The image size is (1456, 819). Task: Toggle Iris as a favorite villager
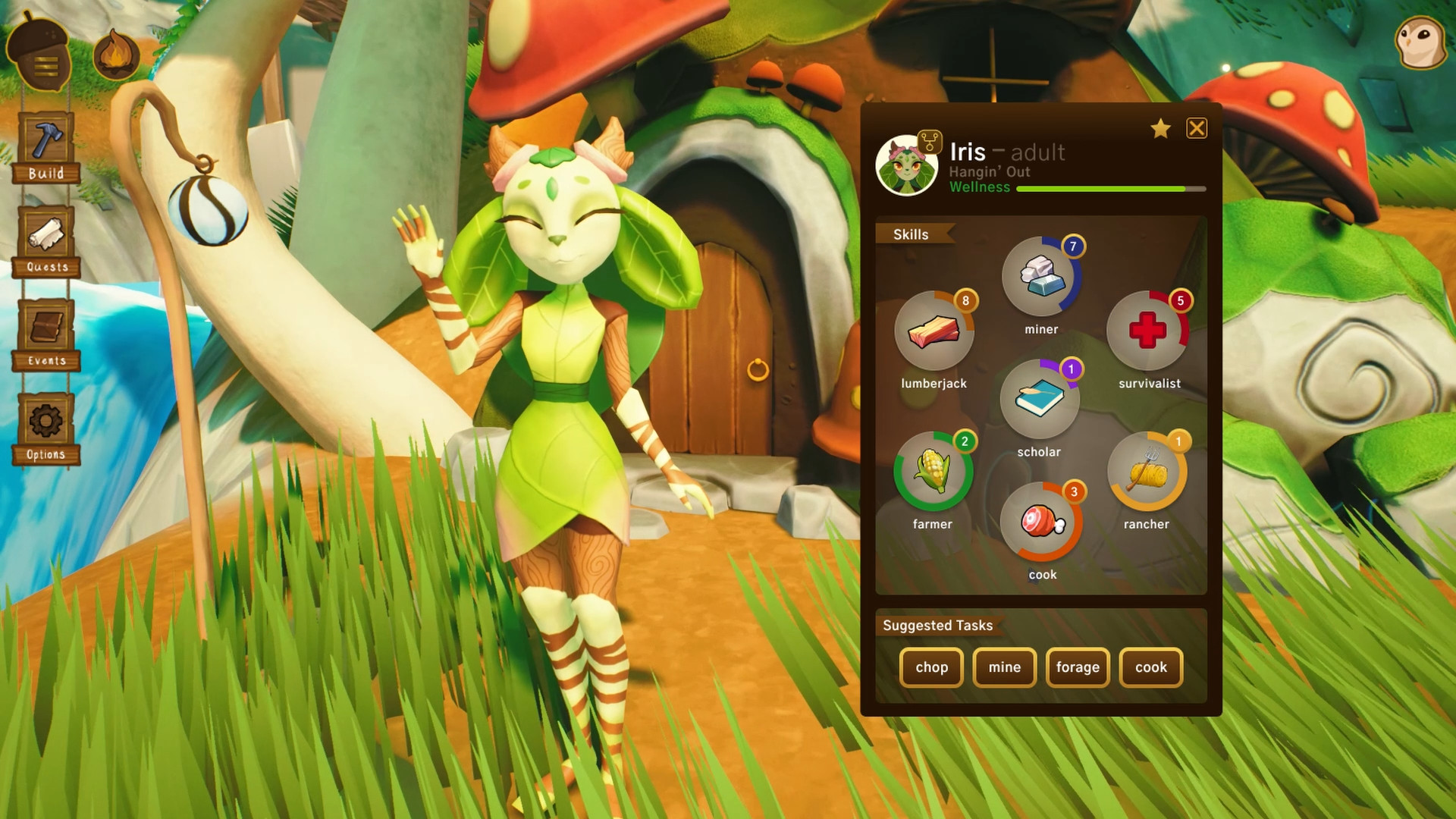tap(1160, 129)
